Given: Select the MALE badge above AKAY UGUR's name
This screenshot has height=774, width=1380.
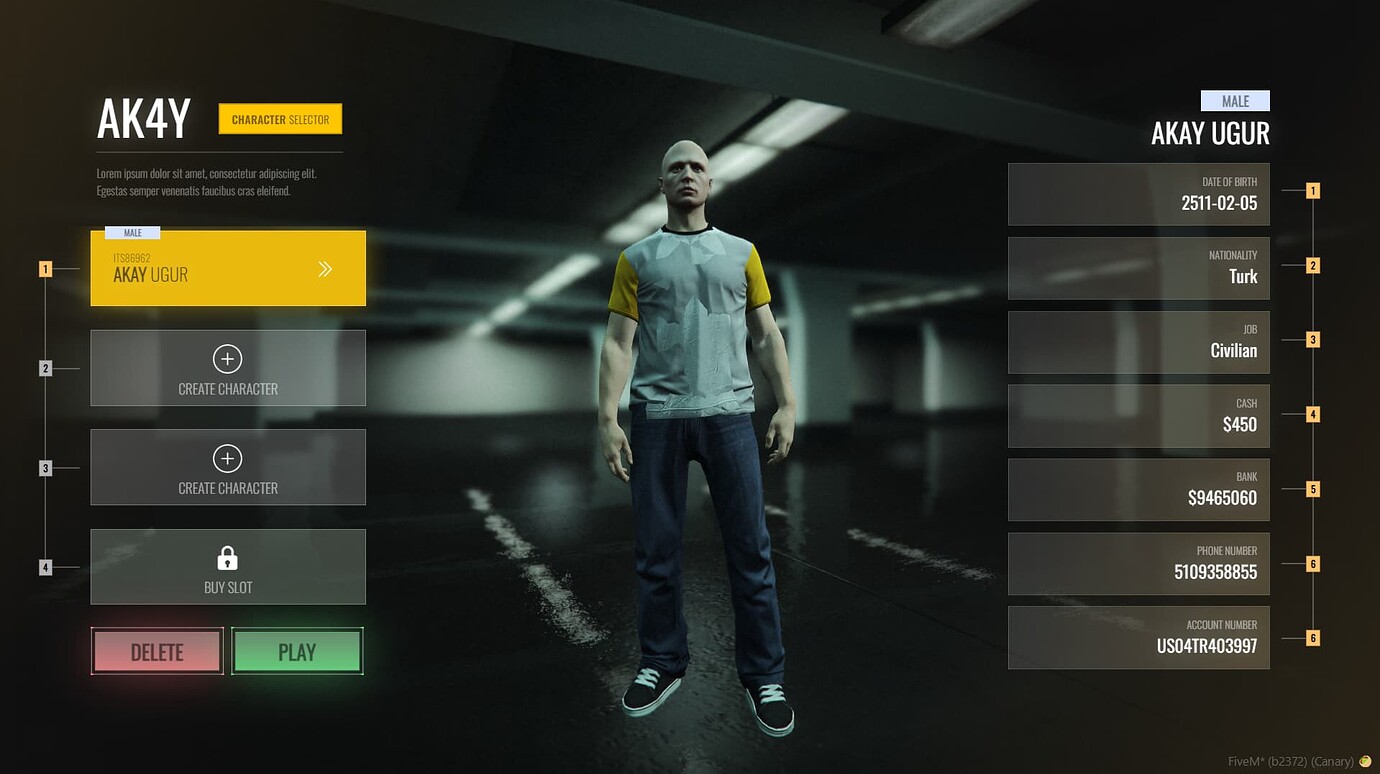Looking at the screenshot, I should [1234, 100].
